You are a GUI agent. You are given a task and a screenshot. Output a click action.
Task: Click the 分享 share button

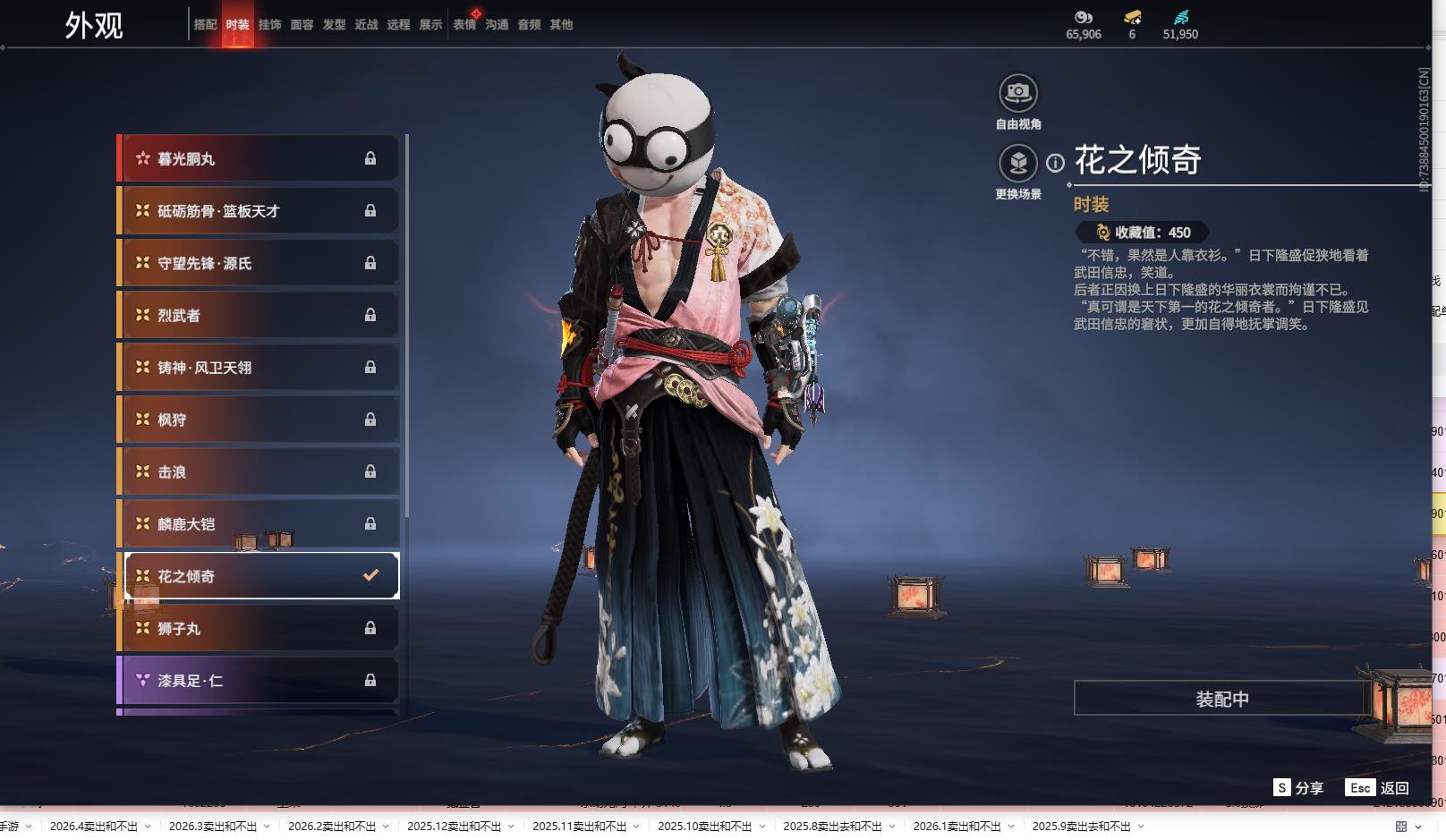click(1298, 788)
